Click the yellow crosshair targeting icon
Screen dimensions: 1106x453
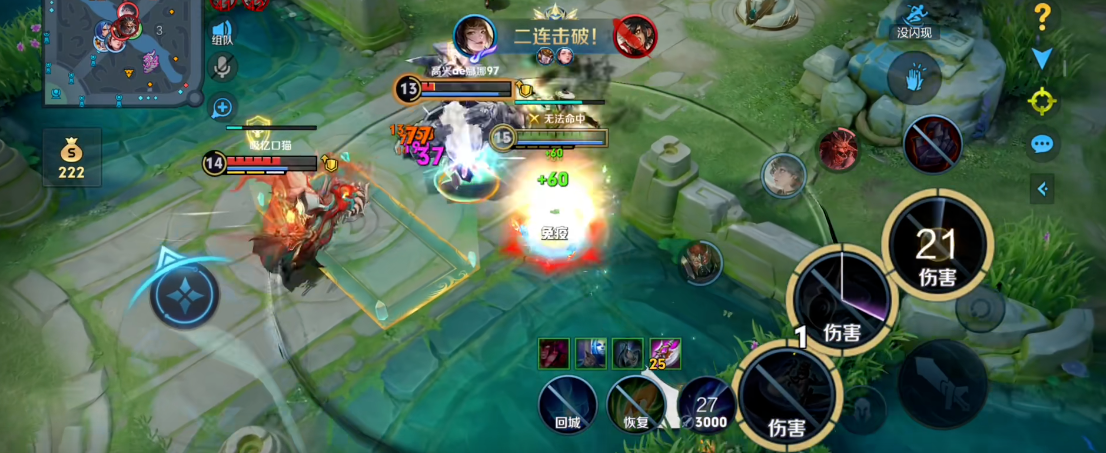pyautogui.click(x=1042, y=101)
